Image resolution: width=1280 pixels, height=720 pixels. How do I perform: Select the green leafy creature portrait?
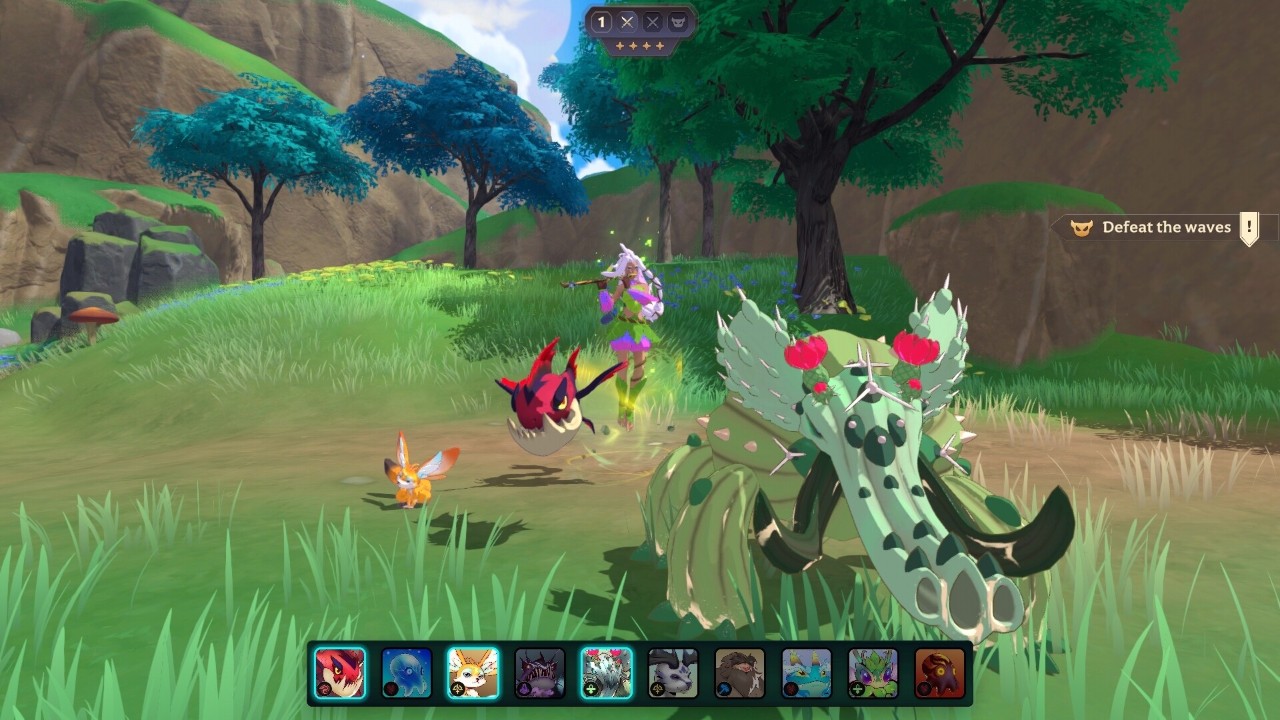click(x=873, y=673)
